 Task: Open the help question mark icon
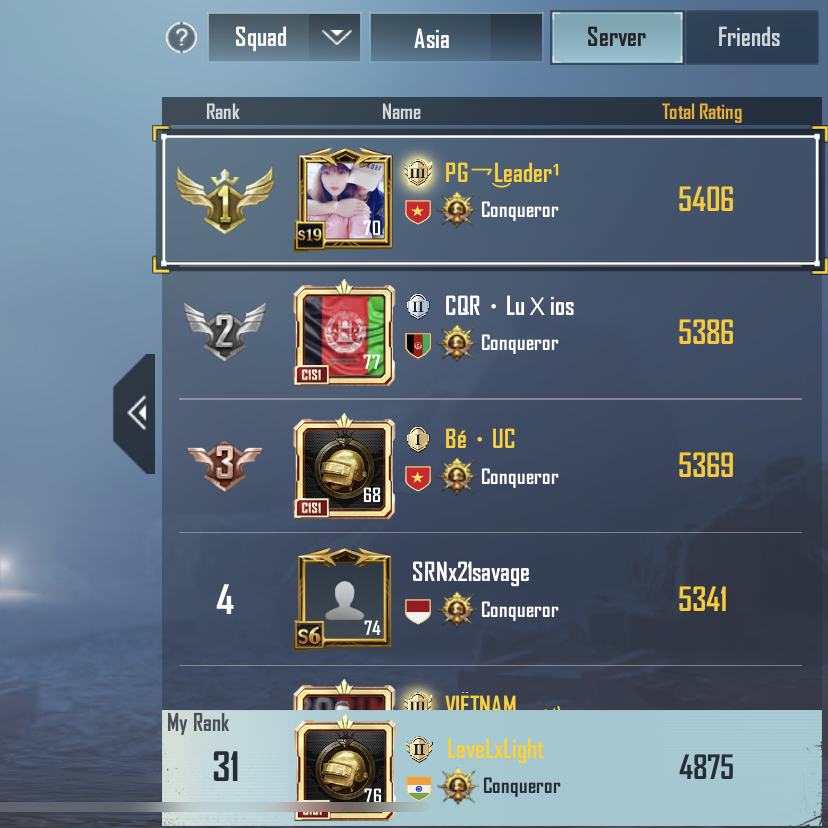point(181,38)
